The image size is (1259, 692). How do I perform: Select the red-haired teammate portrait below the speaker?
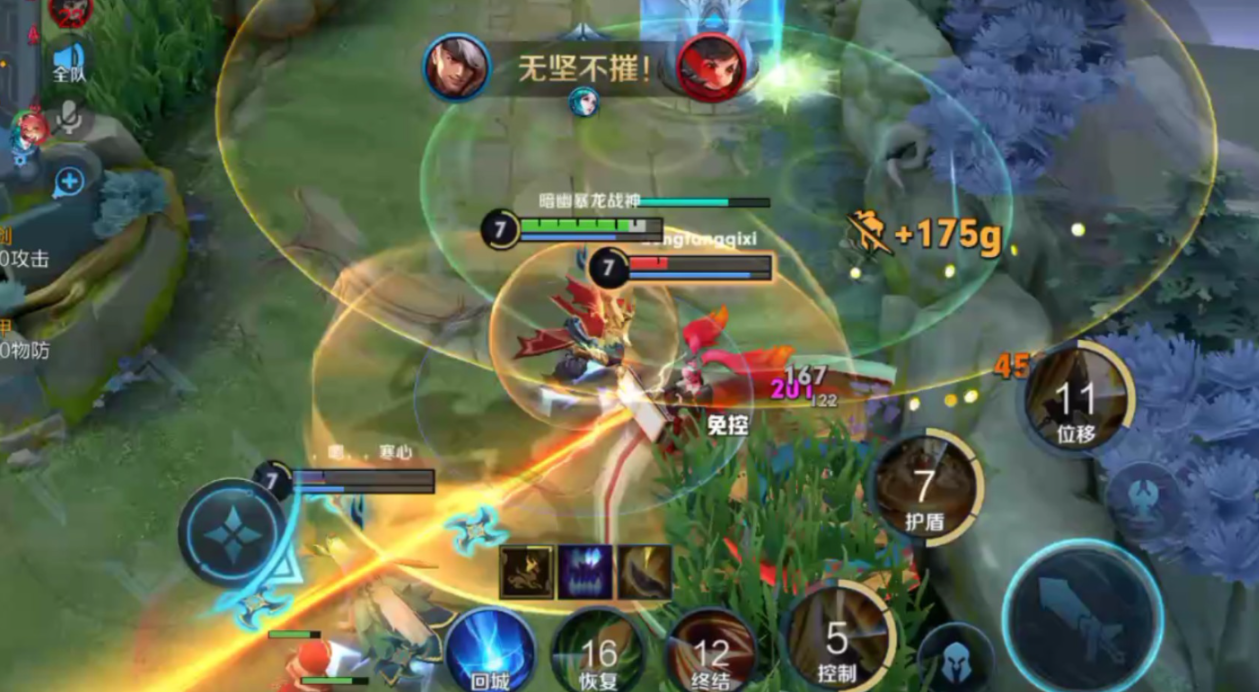tap(30, 130)
